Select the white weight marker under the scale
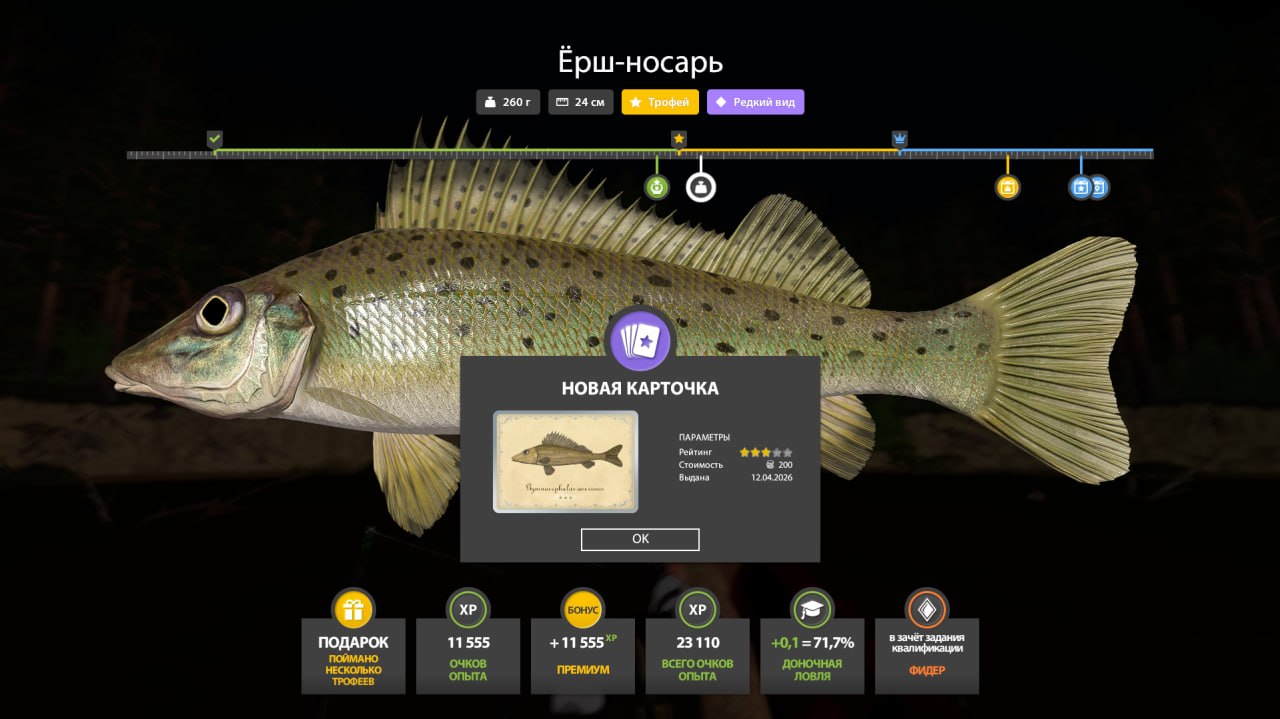The height and width of the screenshot is (719, 1280). coord(701,187)
